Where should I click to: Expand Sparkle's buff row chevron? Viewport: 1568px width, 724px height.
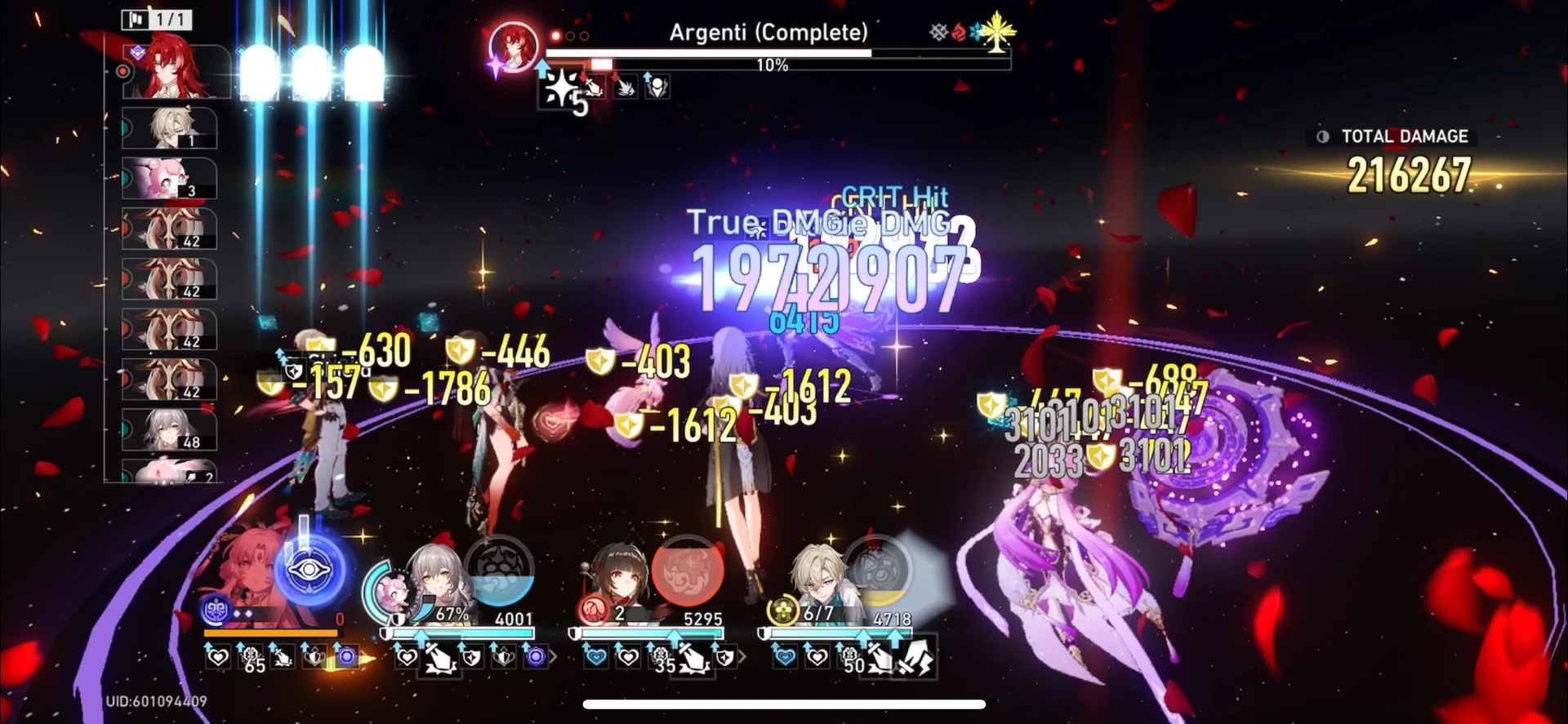point(743,657)
